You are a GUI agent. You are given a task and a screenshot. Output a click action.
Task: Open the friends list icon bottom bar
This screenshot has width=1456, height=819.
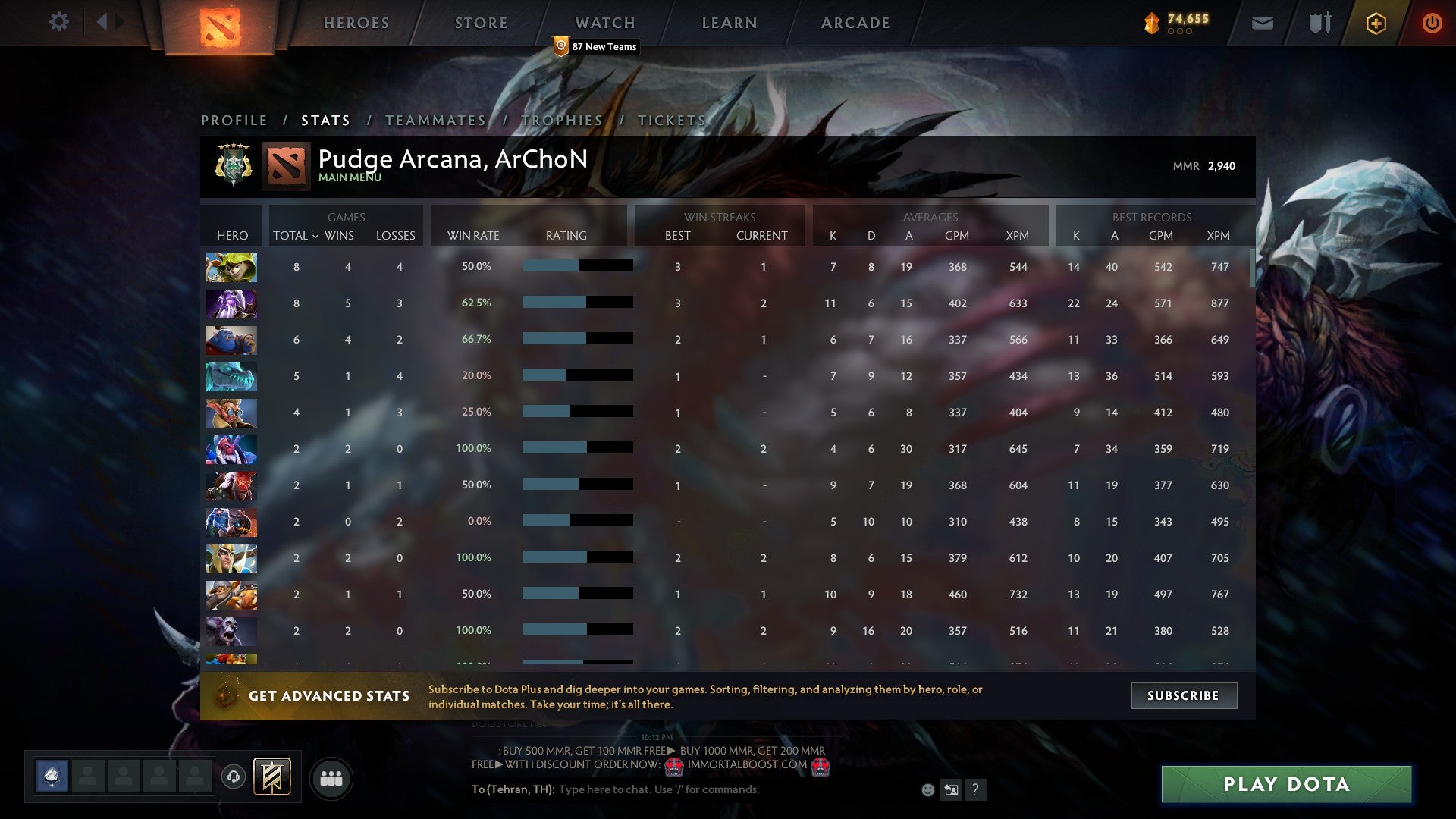point(331,777)
